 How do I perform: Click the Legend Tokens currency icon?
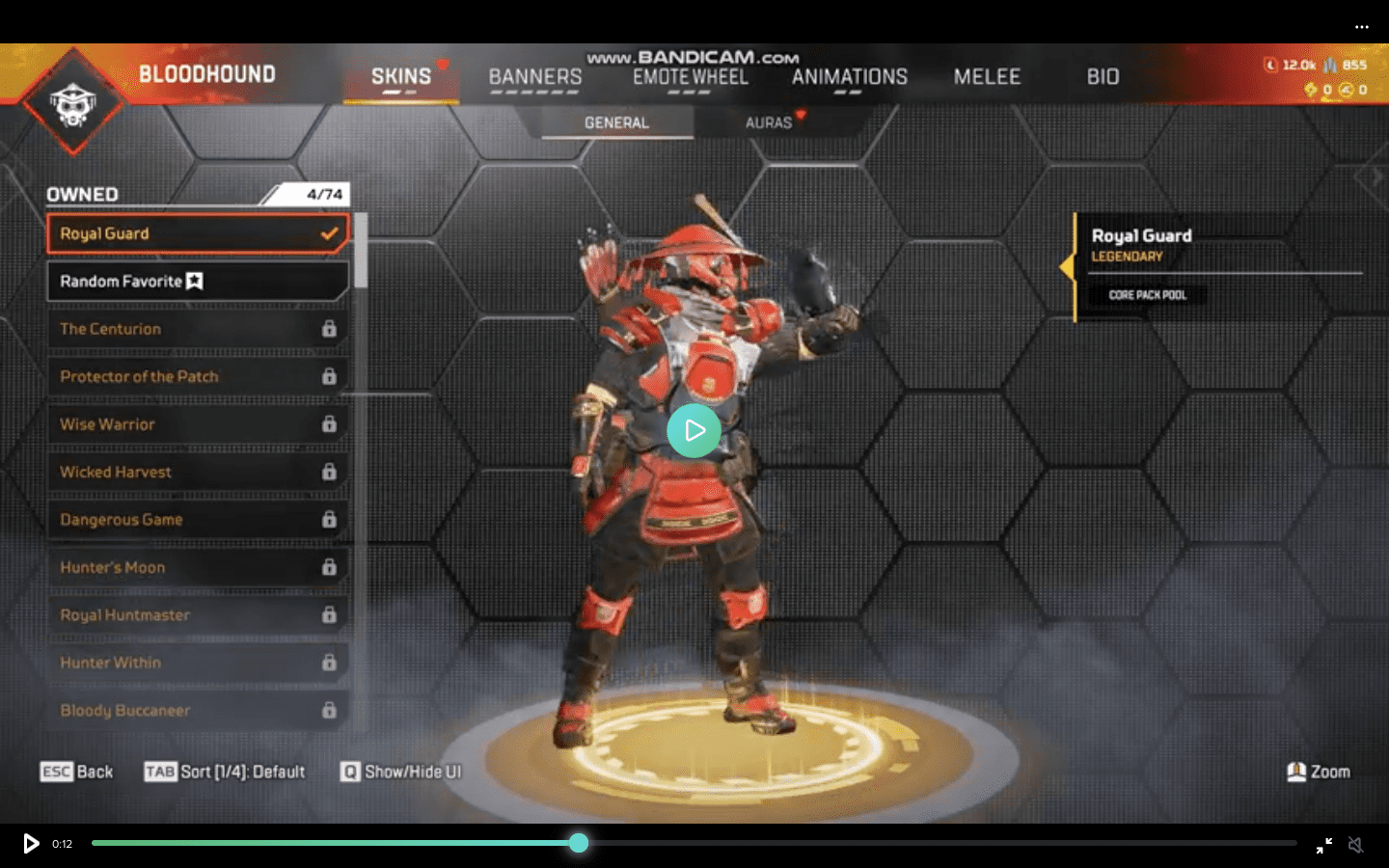coord(1270,65)
